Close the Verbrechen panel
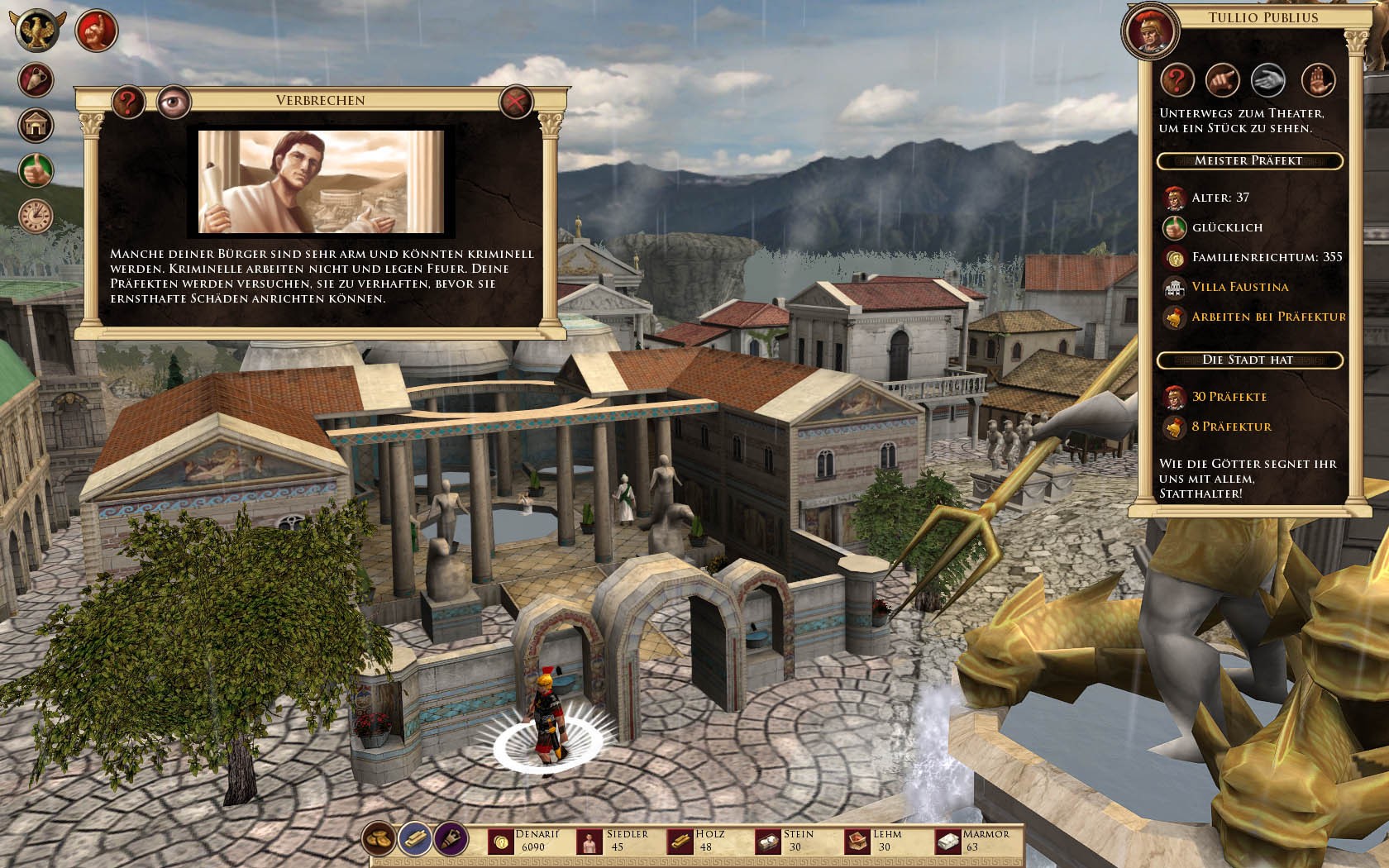Image resolution: width=1389 pixels, height=868 pixels. click(x=516, y=103)
